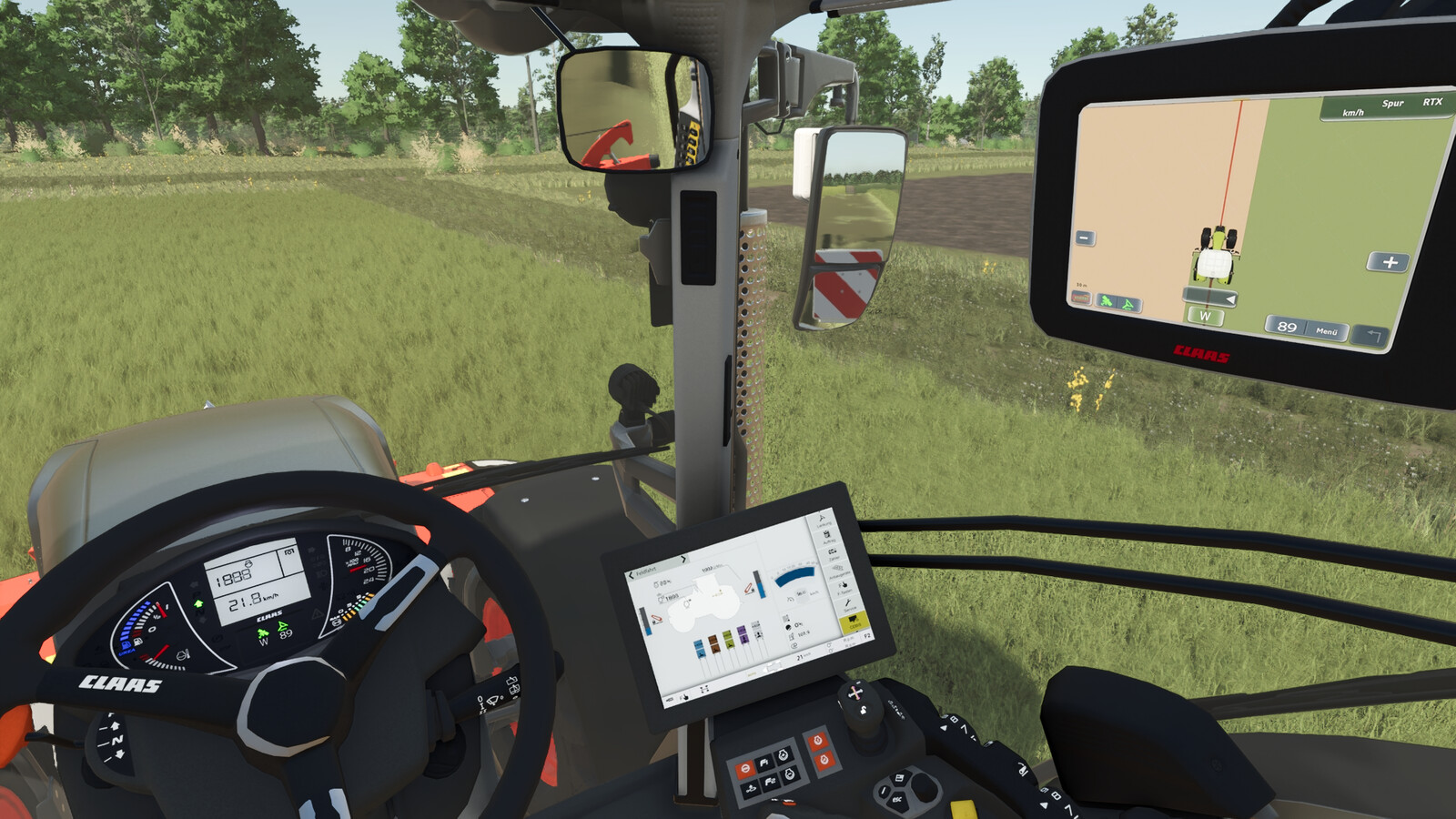
Task: Open the Anbaugeräte implements icon
Action: coord(837,569)
